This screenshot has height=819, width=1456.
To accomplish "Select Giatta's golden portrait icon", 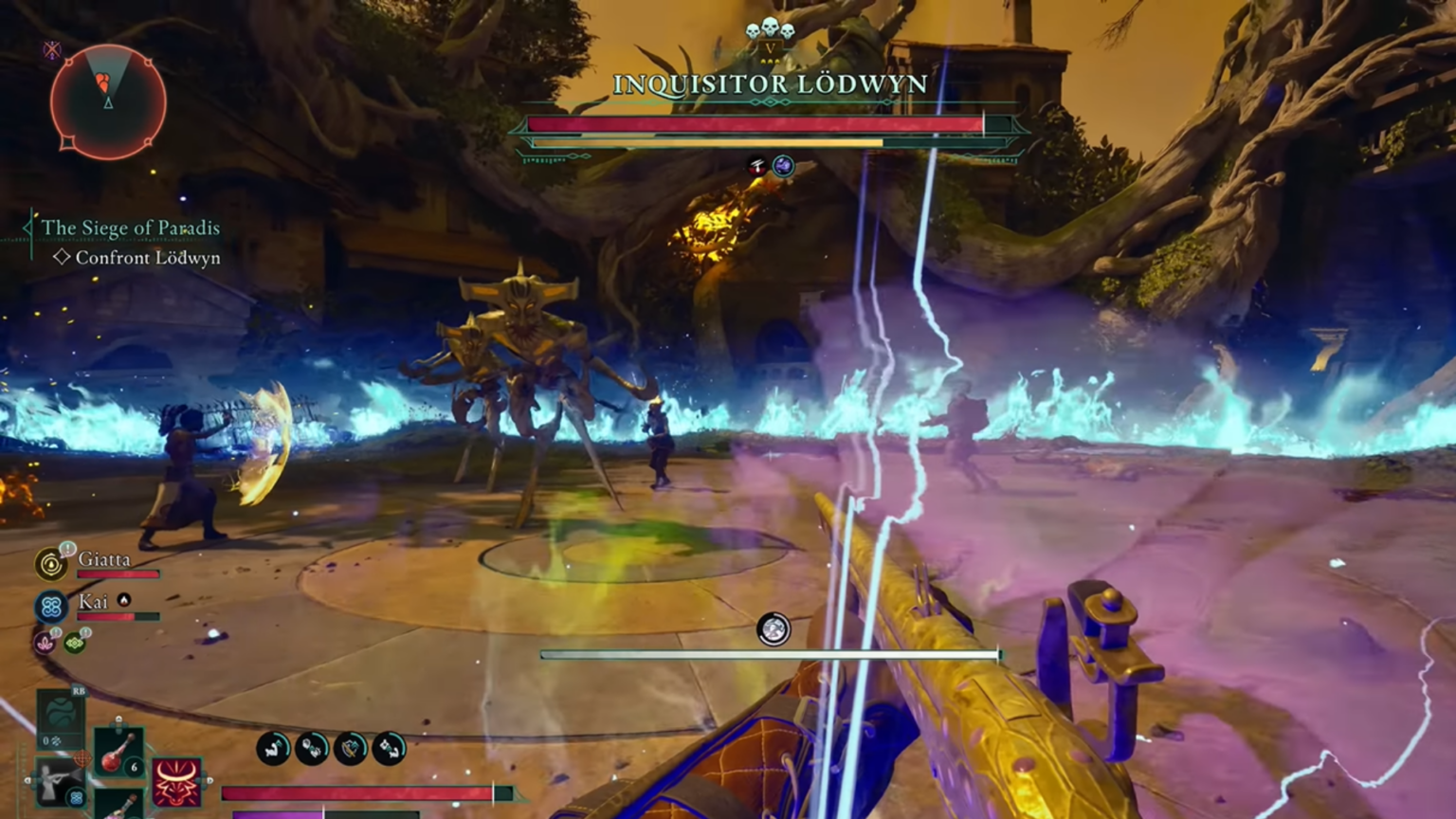I will point(50,562).
